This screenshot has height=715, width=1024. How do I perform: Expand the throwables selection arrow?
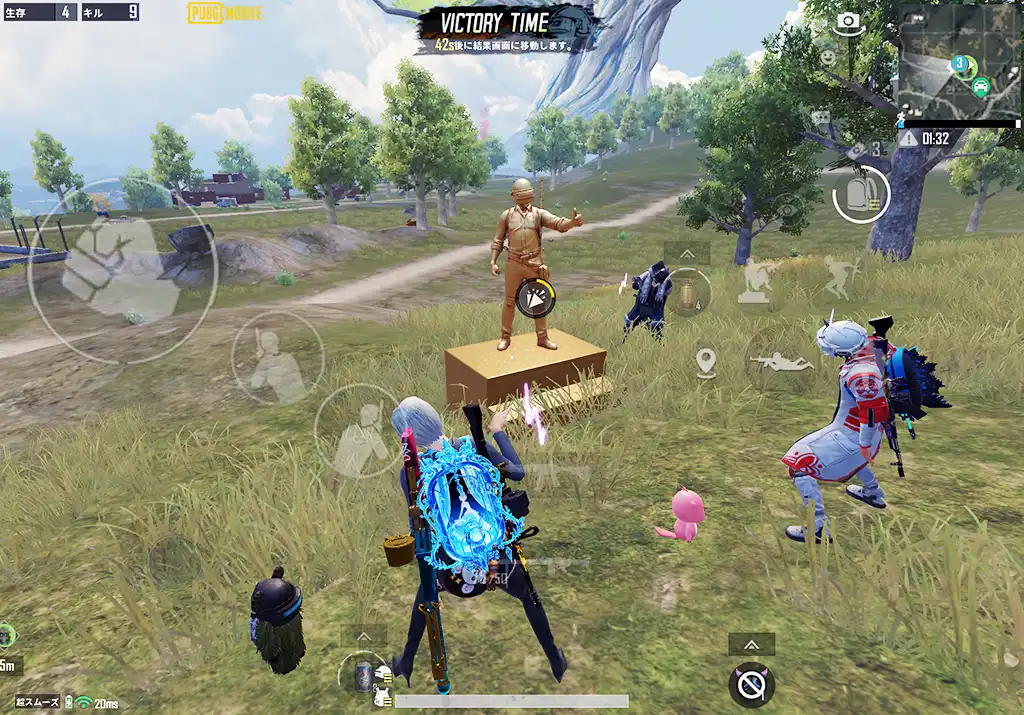point(687,252)
